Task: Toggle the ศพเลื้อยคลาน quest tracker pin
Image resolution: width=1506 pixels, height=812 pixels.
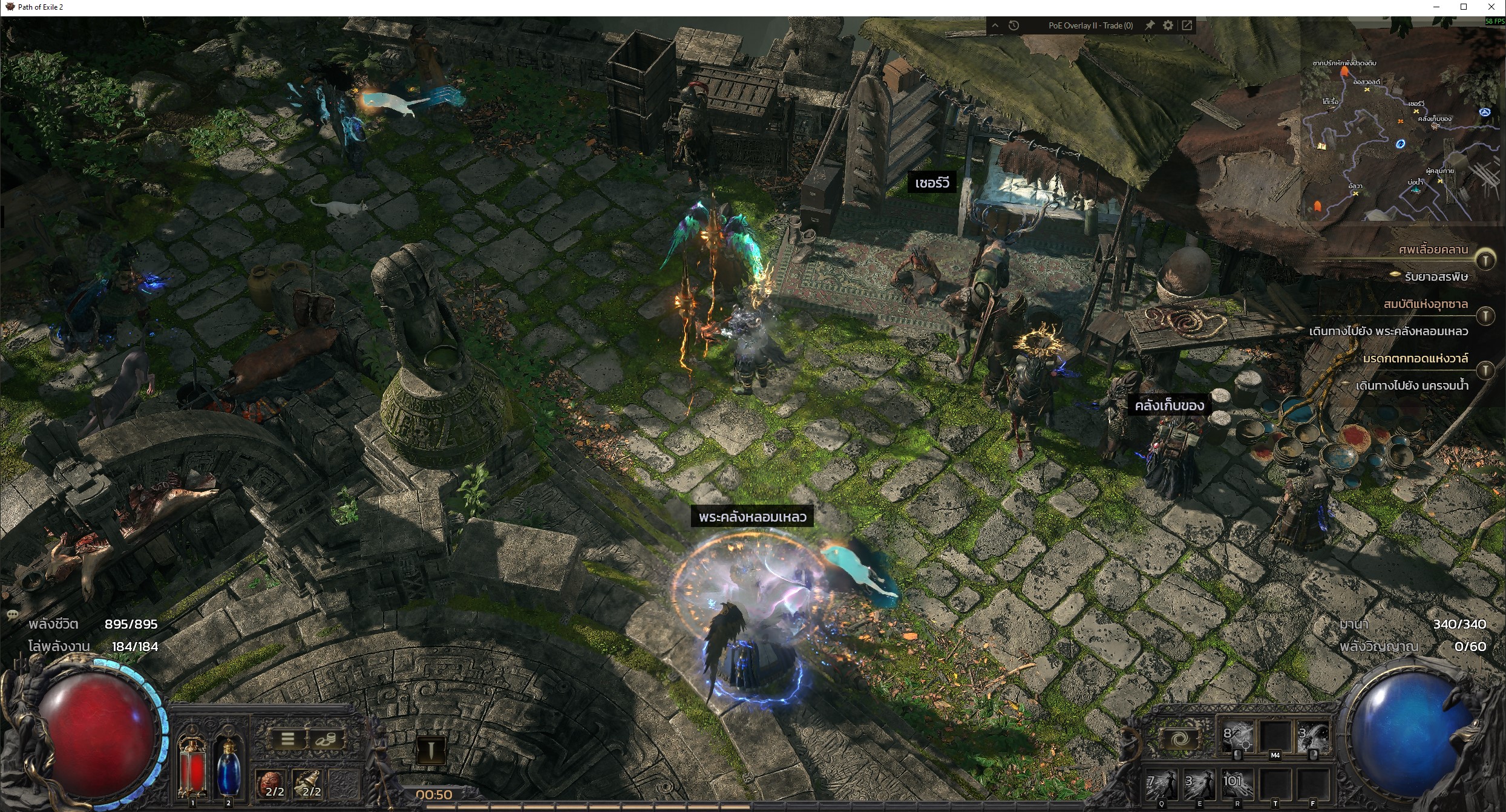Action: click(x=1485, y=260)
